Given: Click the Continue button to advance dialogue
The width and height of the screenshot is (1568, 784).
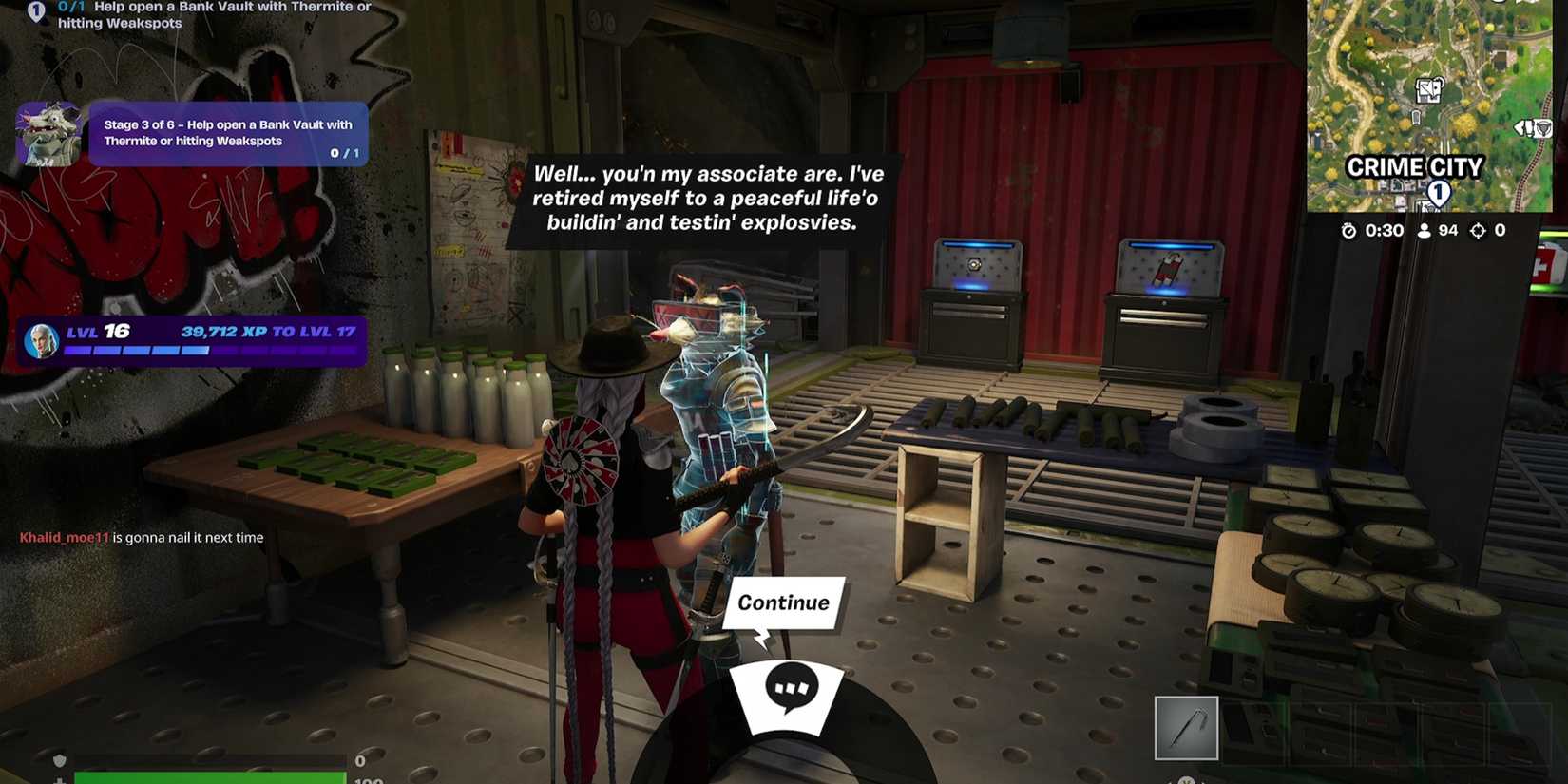Looking at the screenshot, I should [x=783, y=602].
